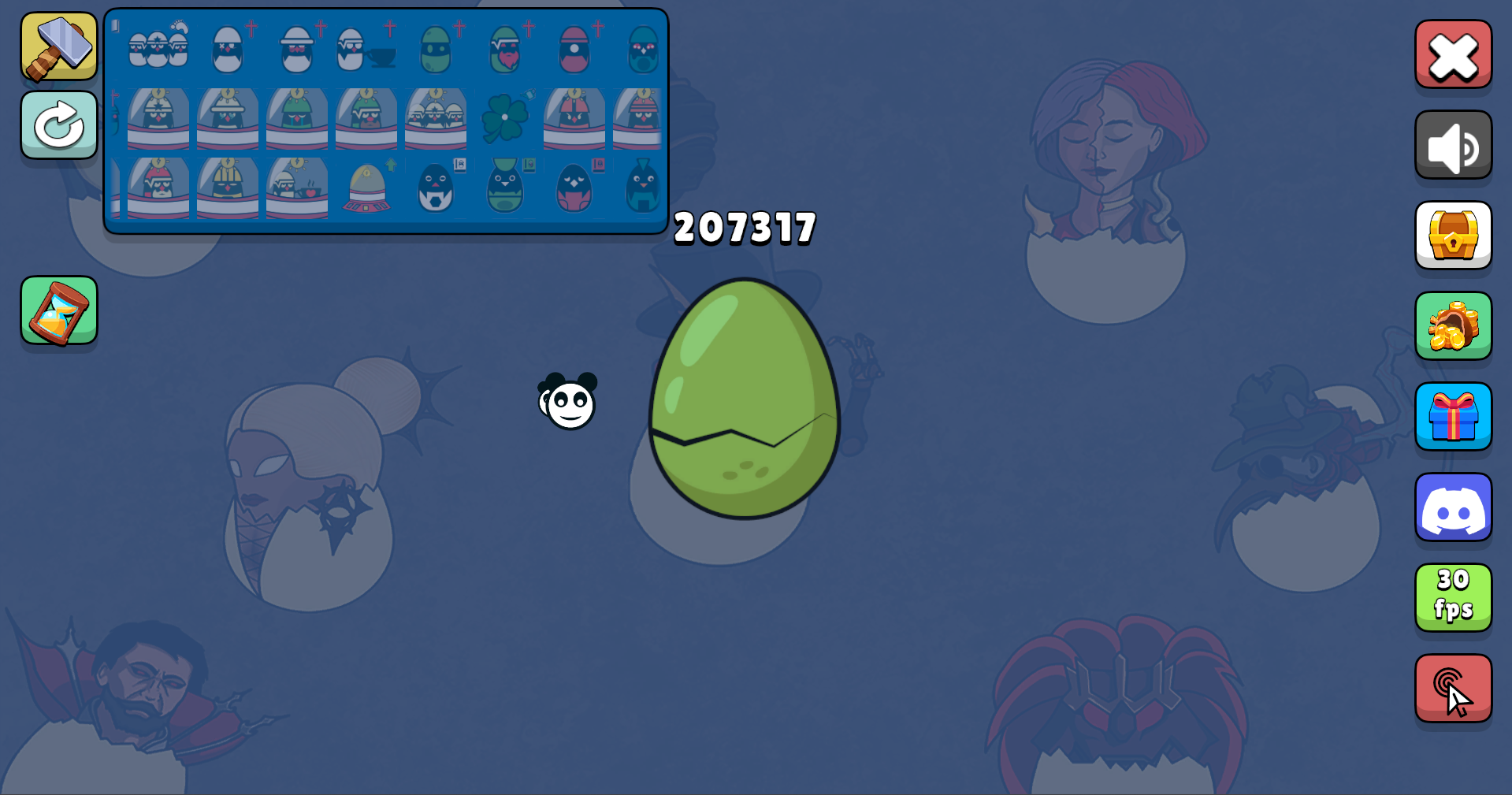Open the hourglass boost icon
The image size is (1512, 795).
tap(58, 310)
